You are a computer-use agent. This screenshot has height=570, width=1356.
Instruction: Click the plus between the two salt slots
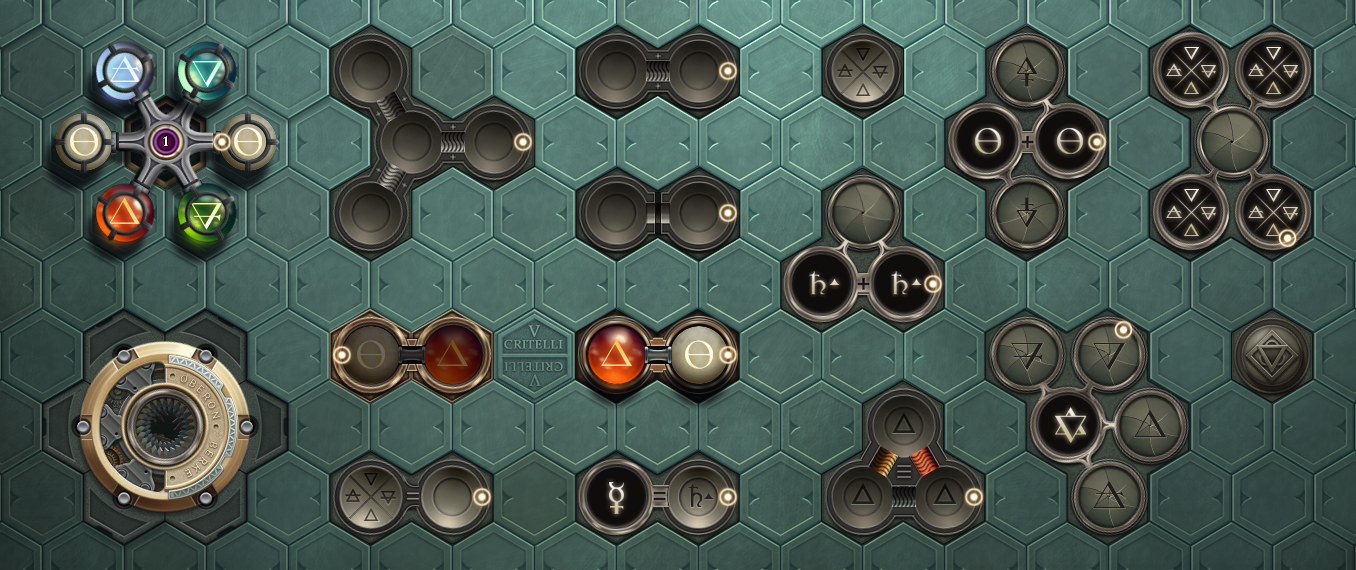pos(1027,142)
